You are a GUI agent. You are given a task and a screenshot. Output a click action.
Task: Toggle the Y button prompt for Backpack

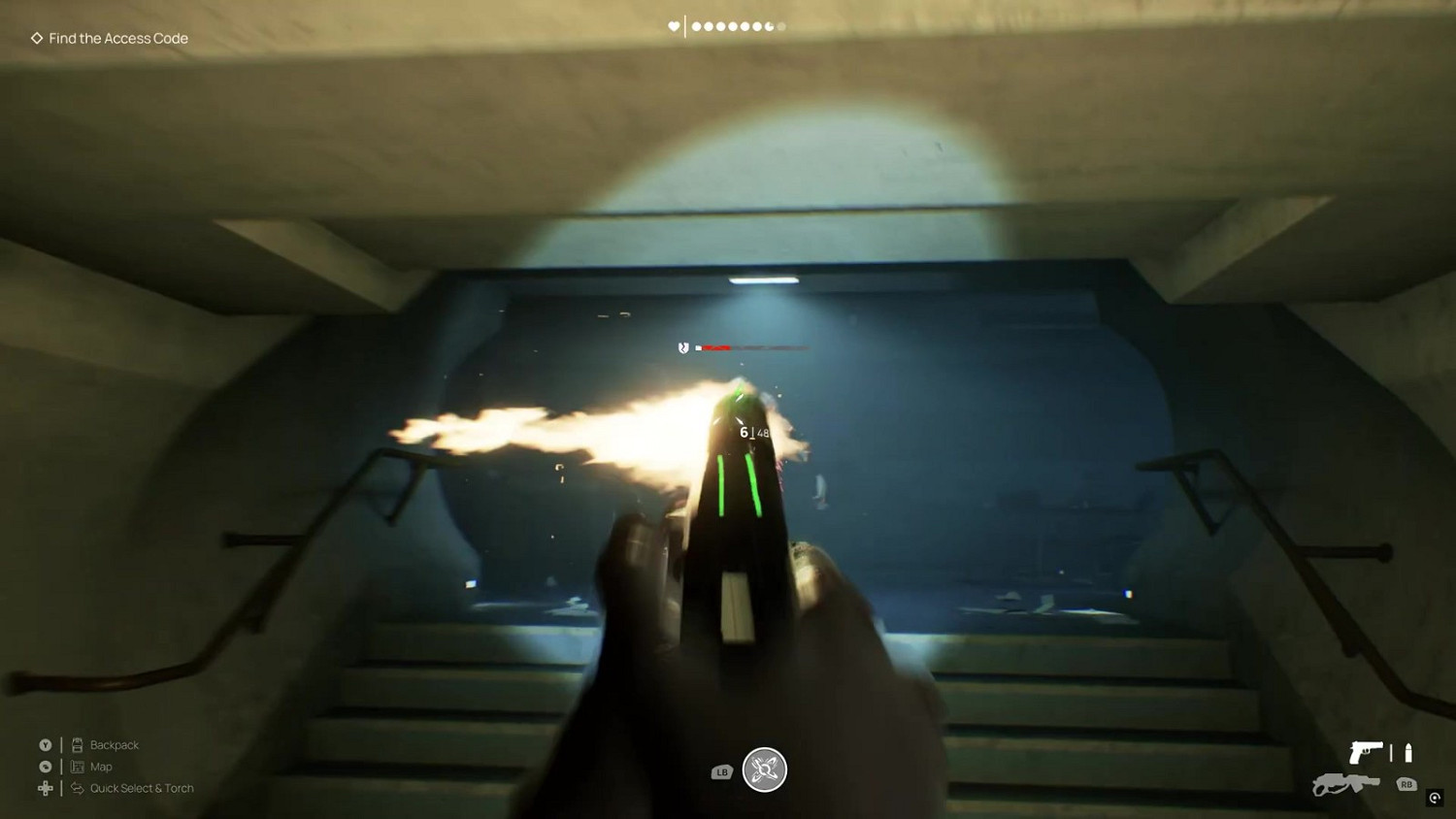(45, 744)
